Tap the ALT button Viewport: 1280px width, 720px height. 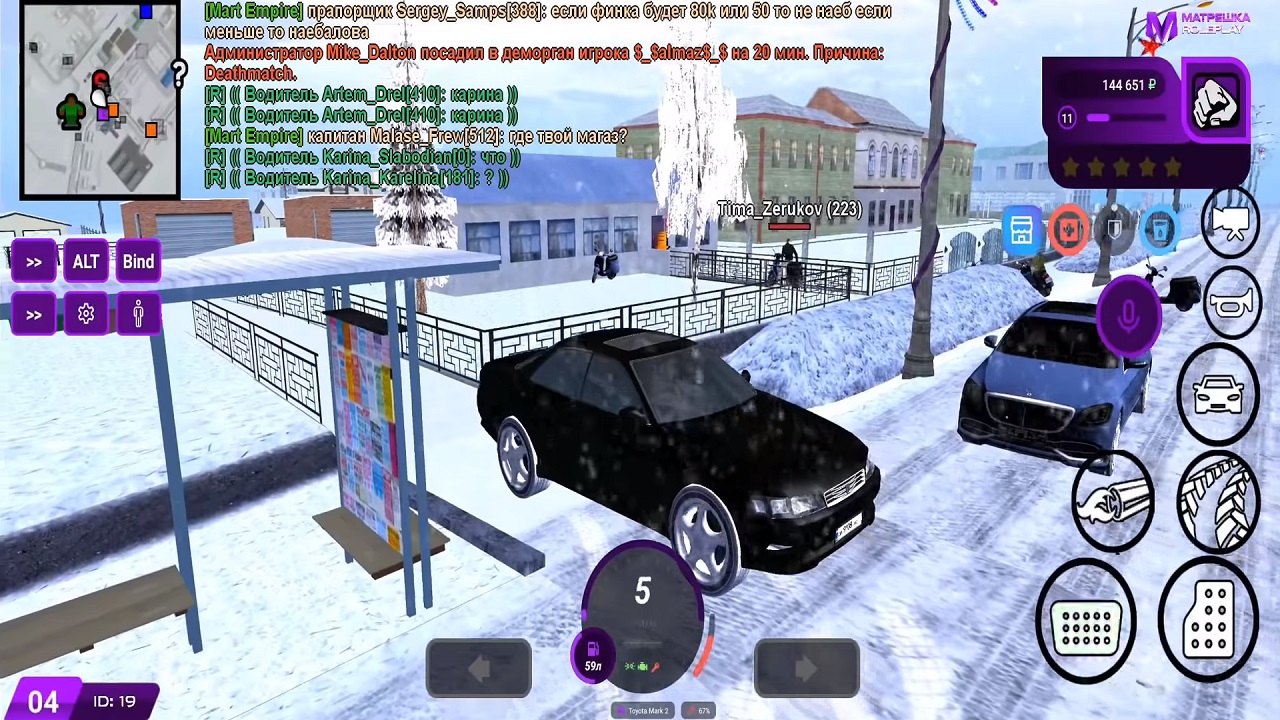[86, 262]
